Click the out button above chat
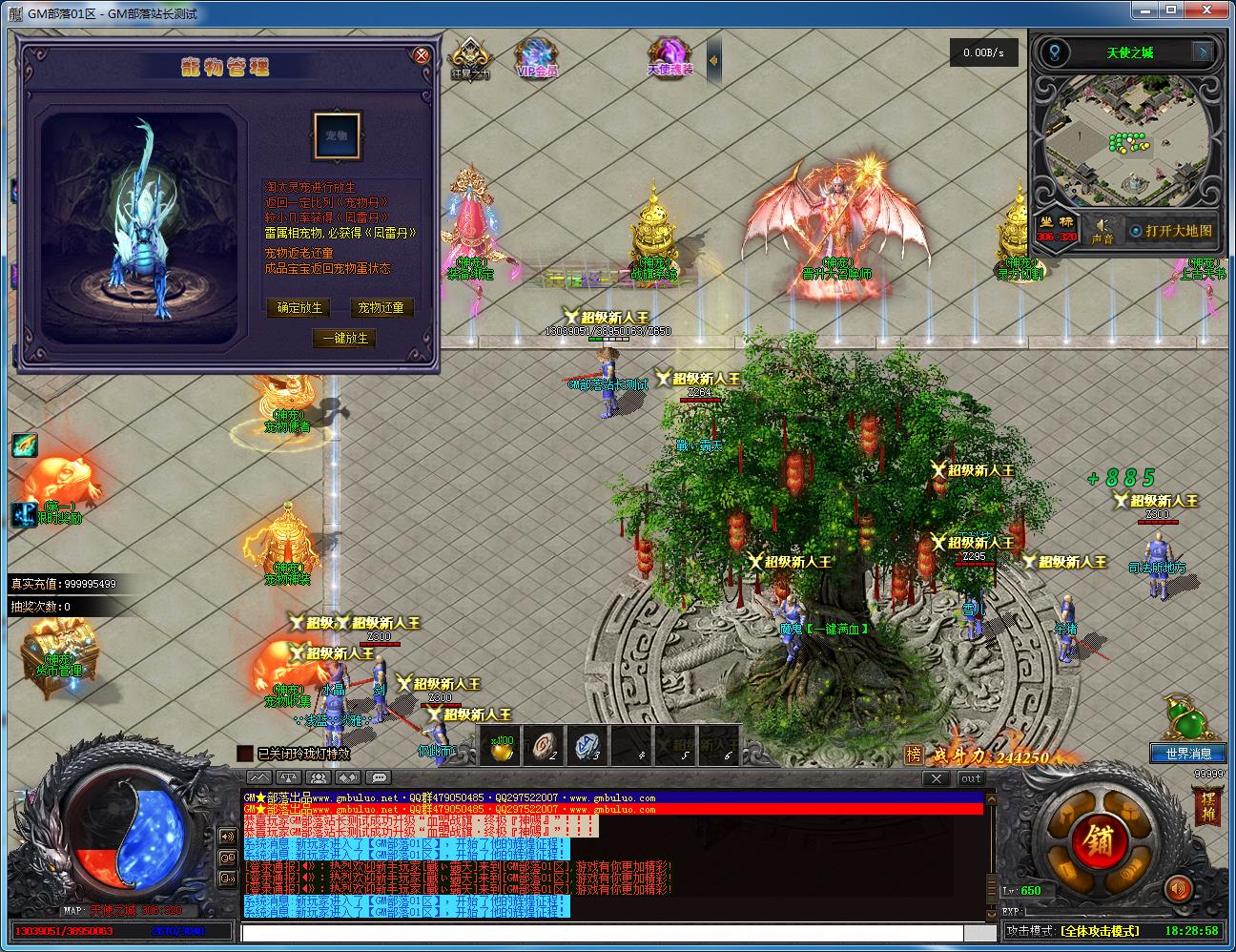 pos(971,778)
